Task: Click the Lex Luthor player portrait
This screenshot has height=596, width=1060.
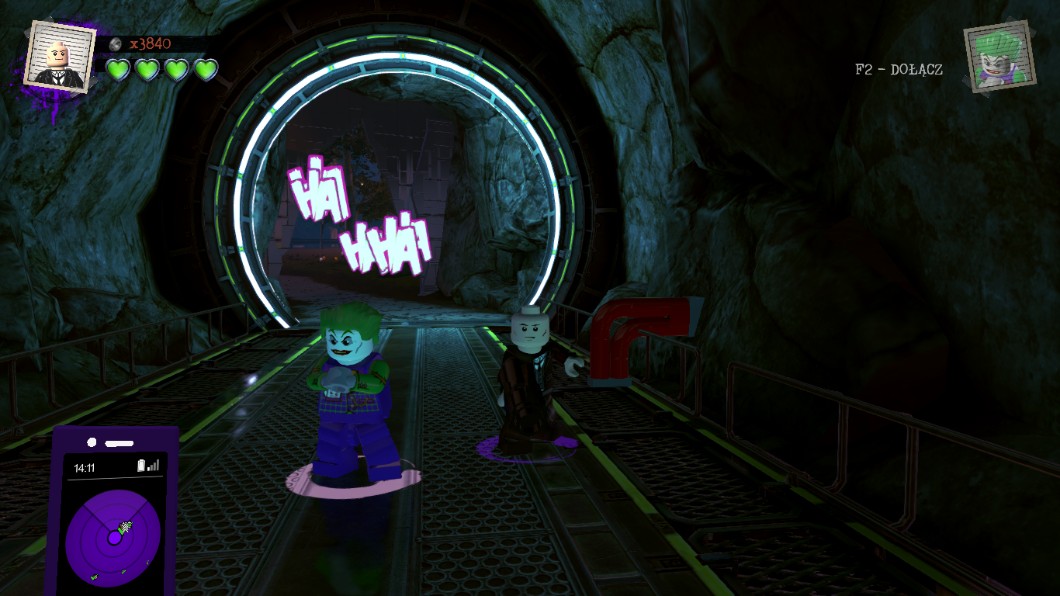Action: pyautogui.click(x=60, y=56)
